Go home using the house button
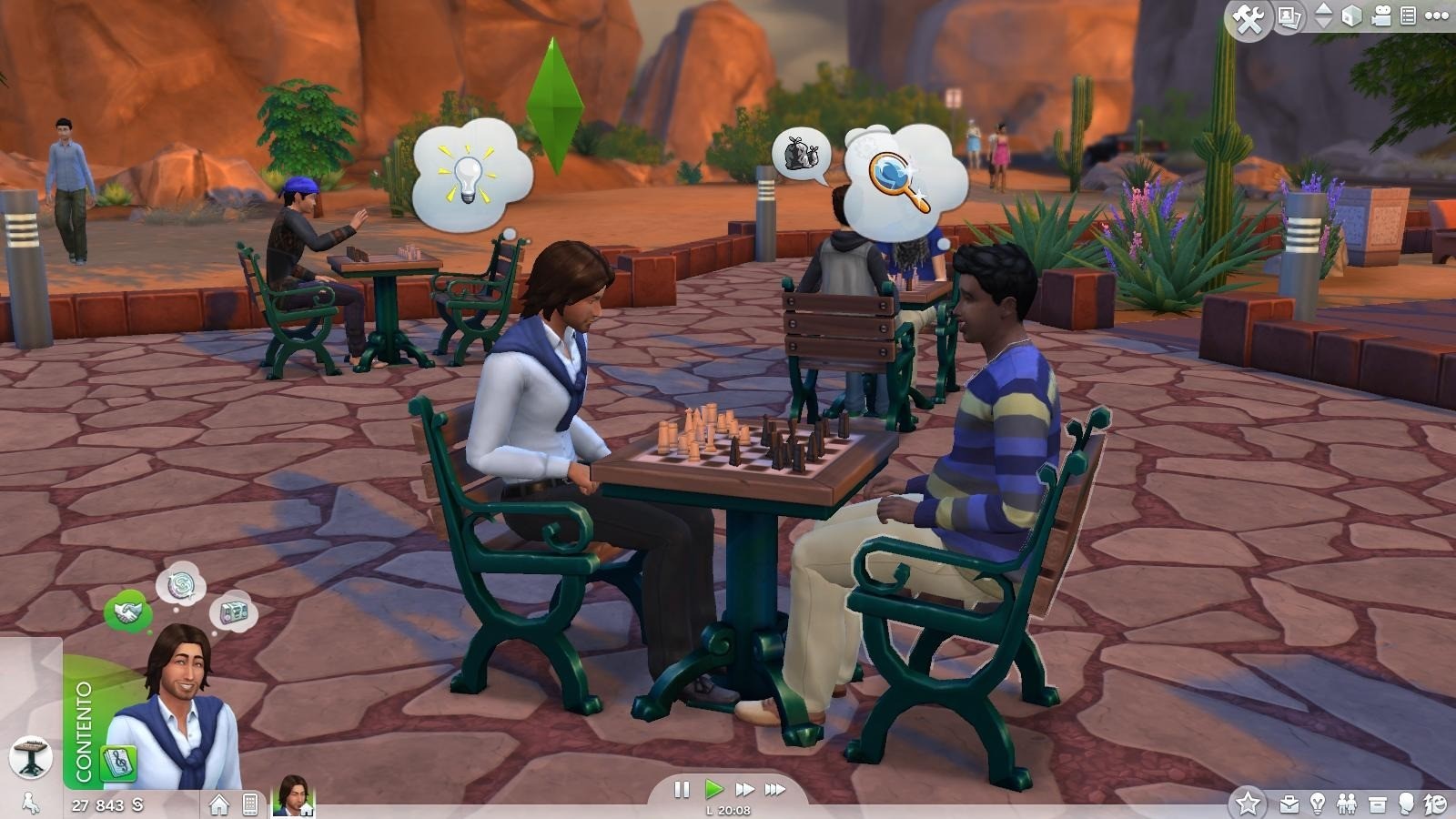 [x=219, y=805]
